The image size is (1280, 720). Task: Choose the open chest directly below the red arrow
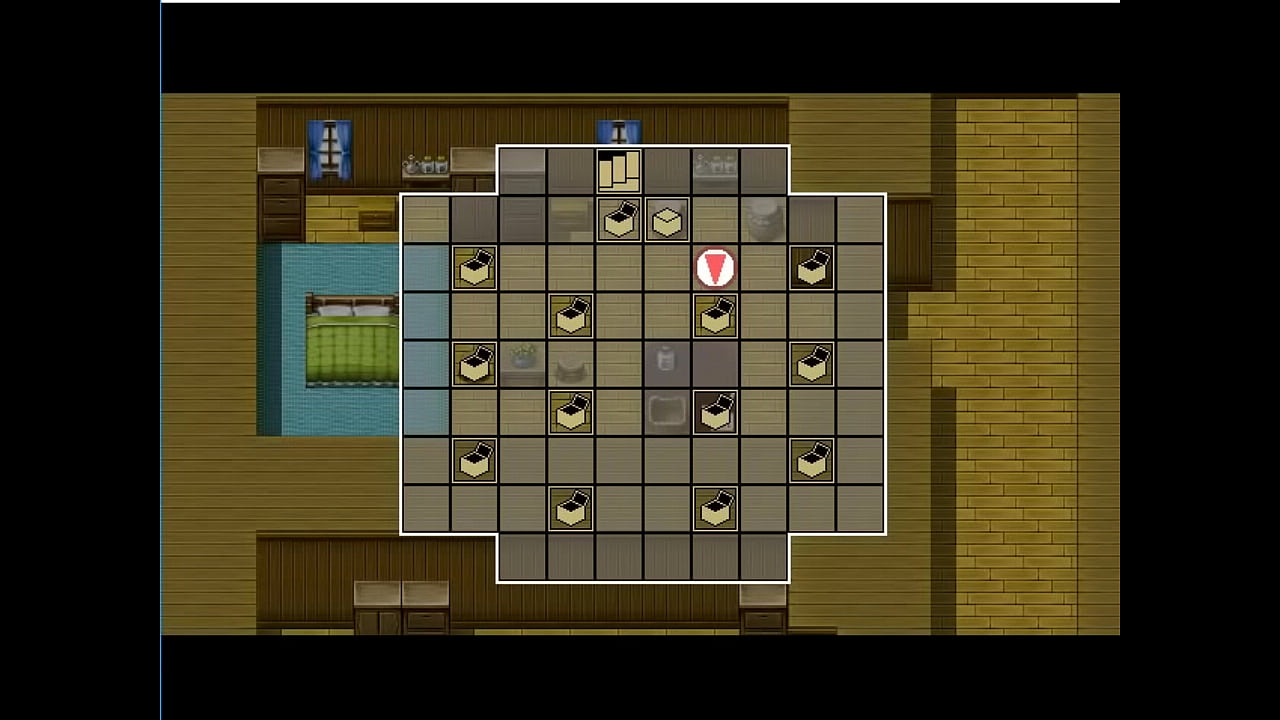[715, 316]
